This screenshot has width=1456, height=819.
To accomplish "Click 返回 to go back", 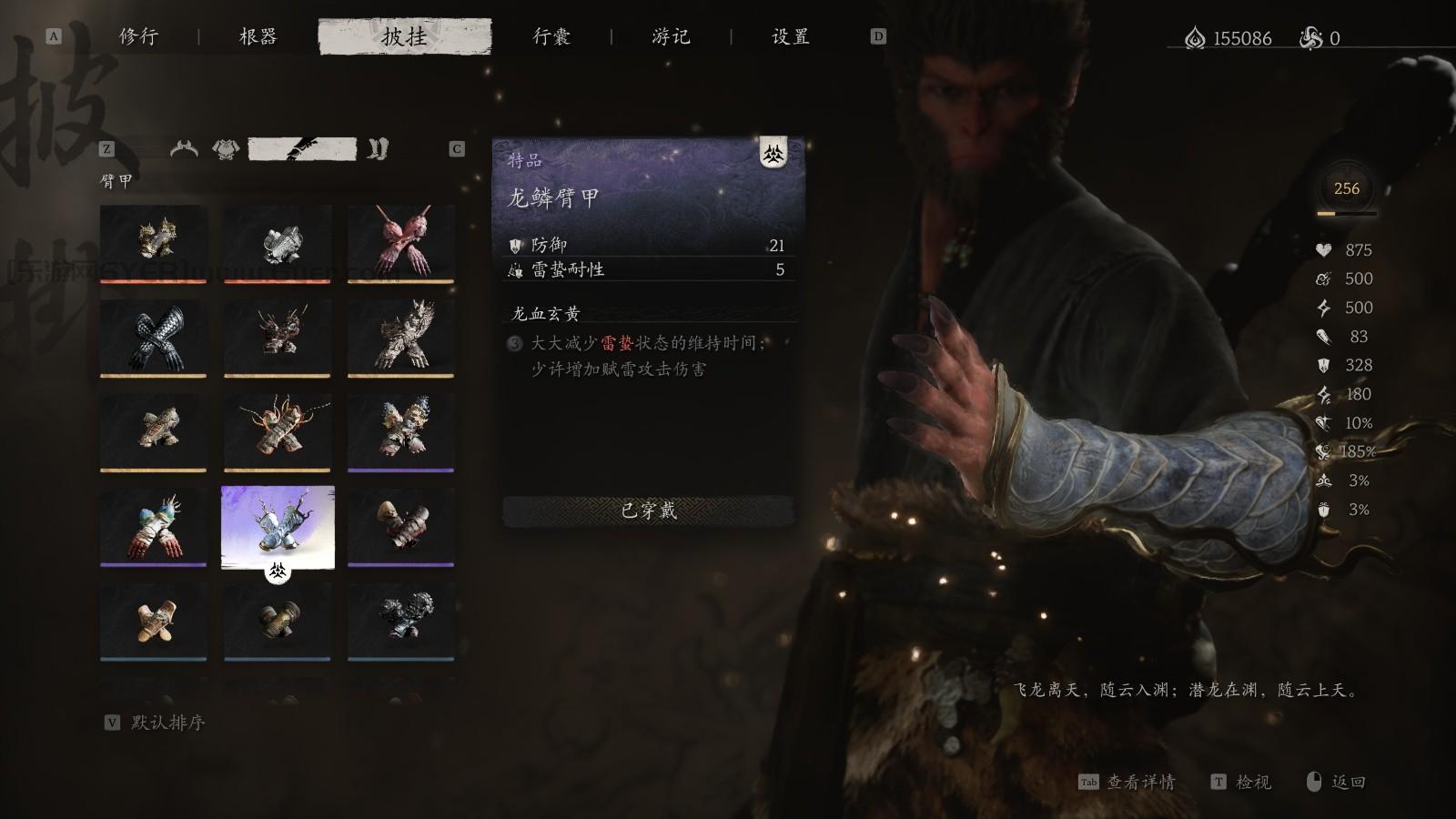I will click(x=1347, y=781).
